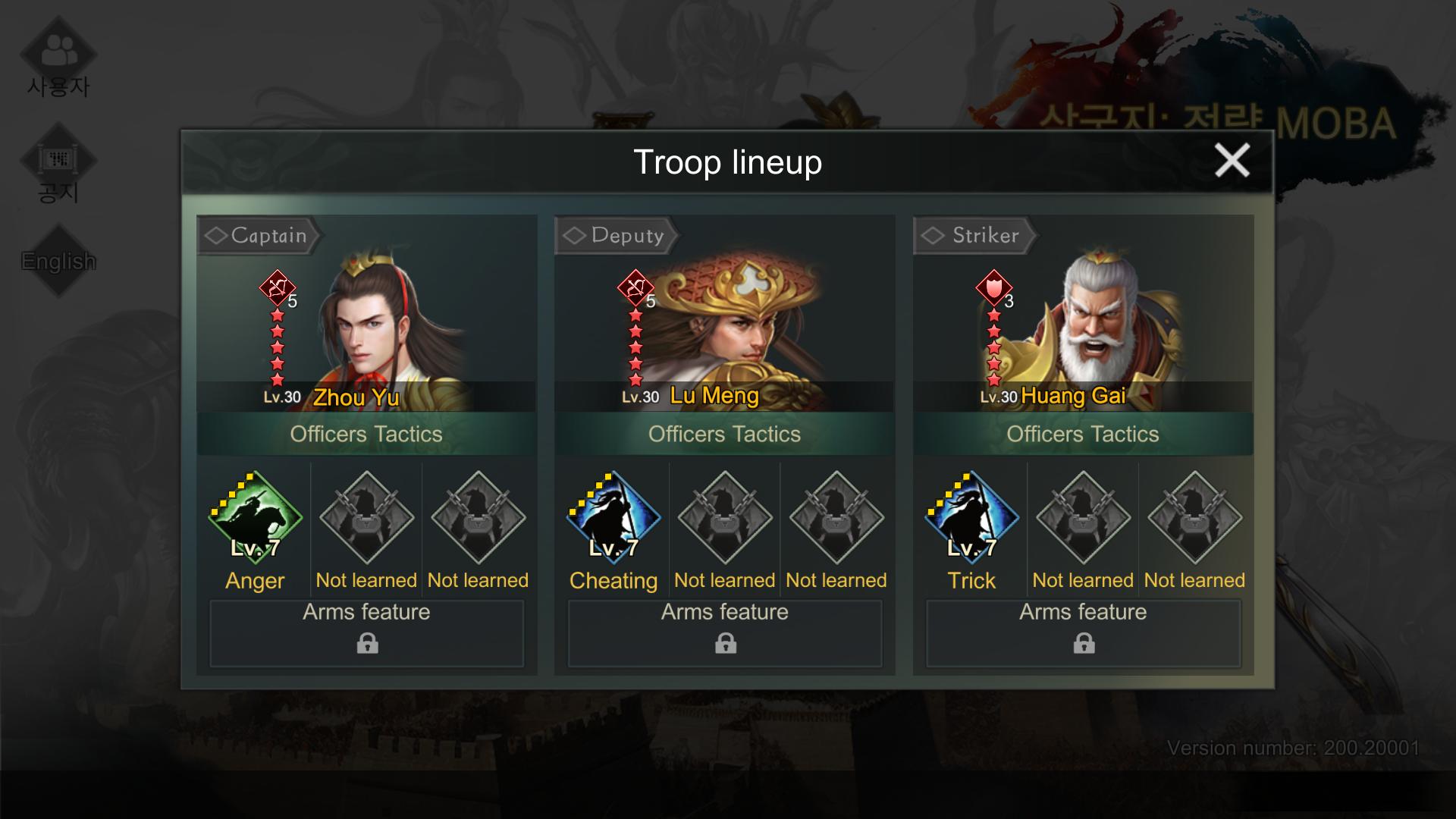Screen dimensions: 1456x819
Task: Click Lu Meng's locked Arms feature box
Action: pos(725,633)
